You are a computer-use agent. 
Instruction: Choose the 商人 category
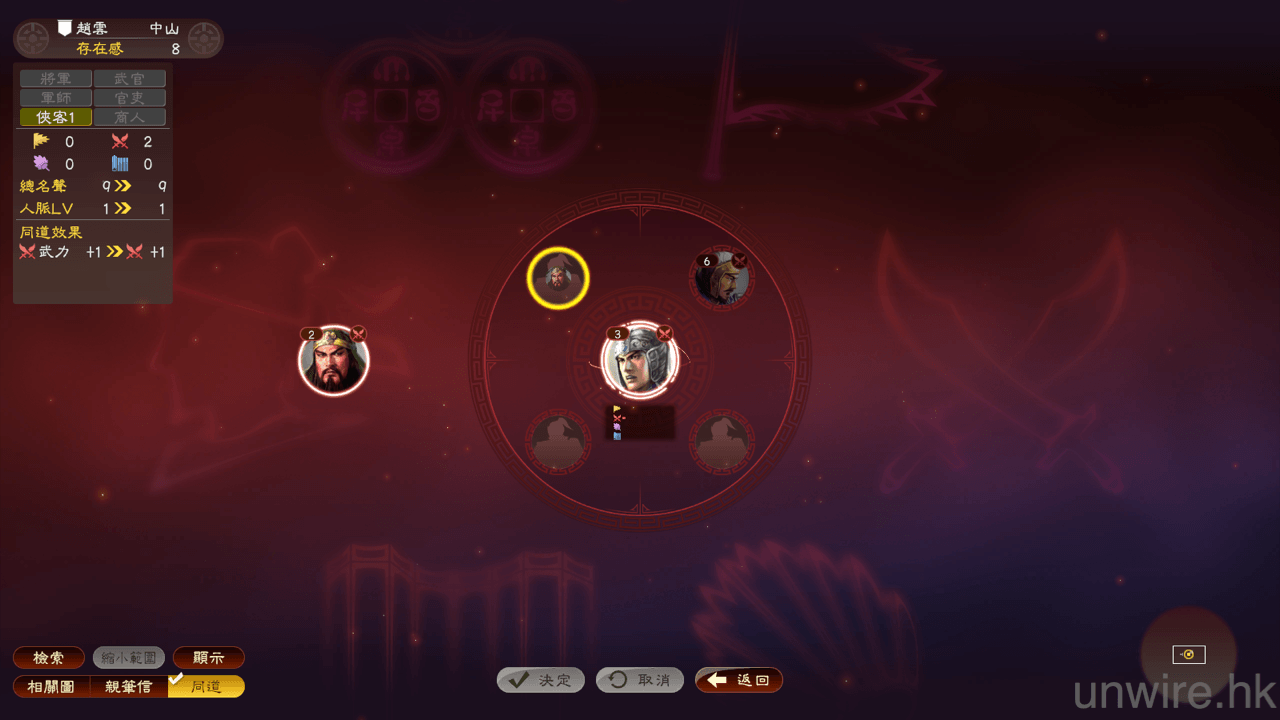(130, 117)
